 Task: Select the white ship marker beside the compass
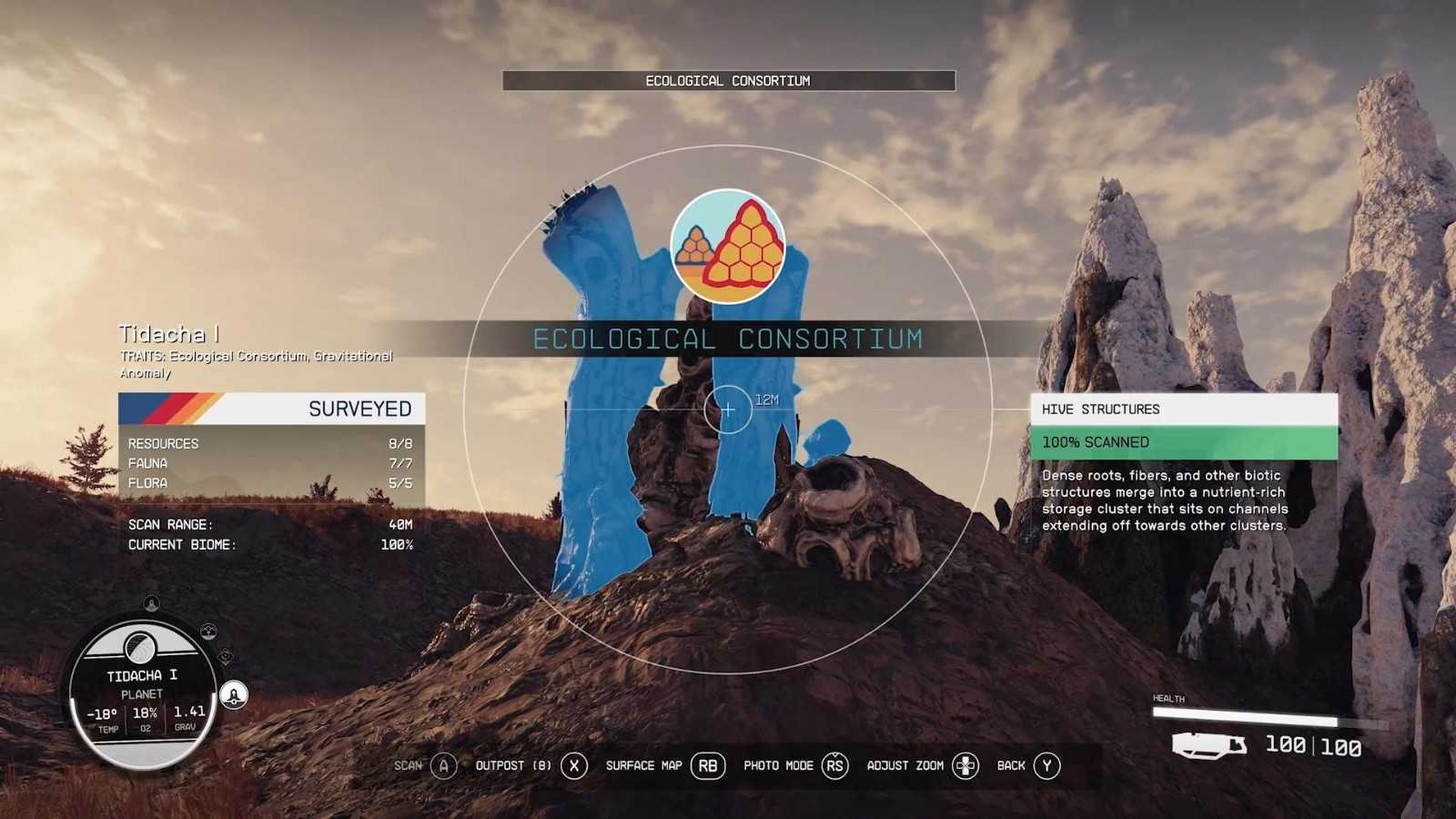click(234, 695)
